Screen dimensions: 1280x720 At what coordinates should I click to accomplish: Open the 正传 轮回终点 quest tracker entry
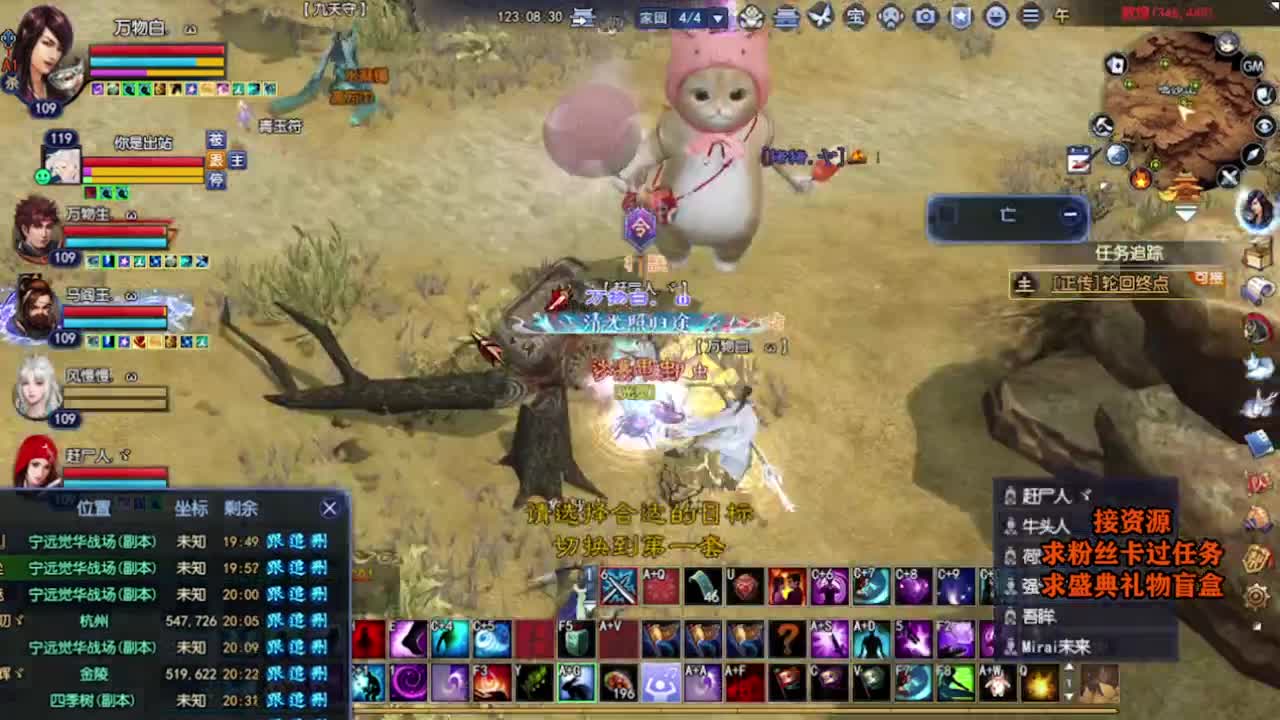(1110, 284)
